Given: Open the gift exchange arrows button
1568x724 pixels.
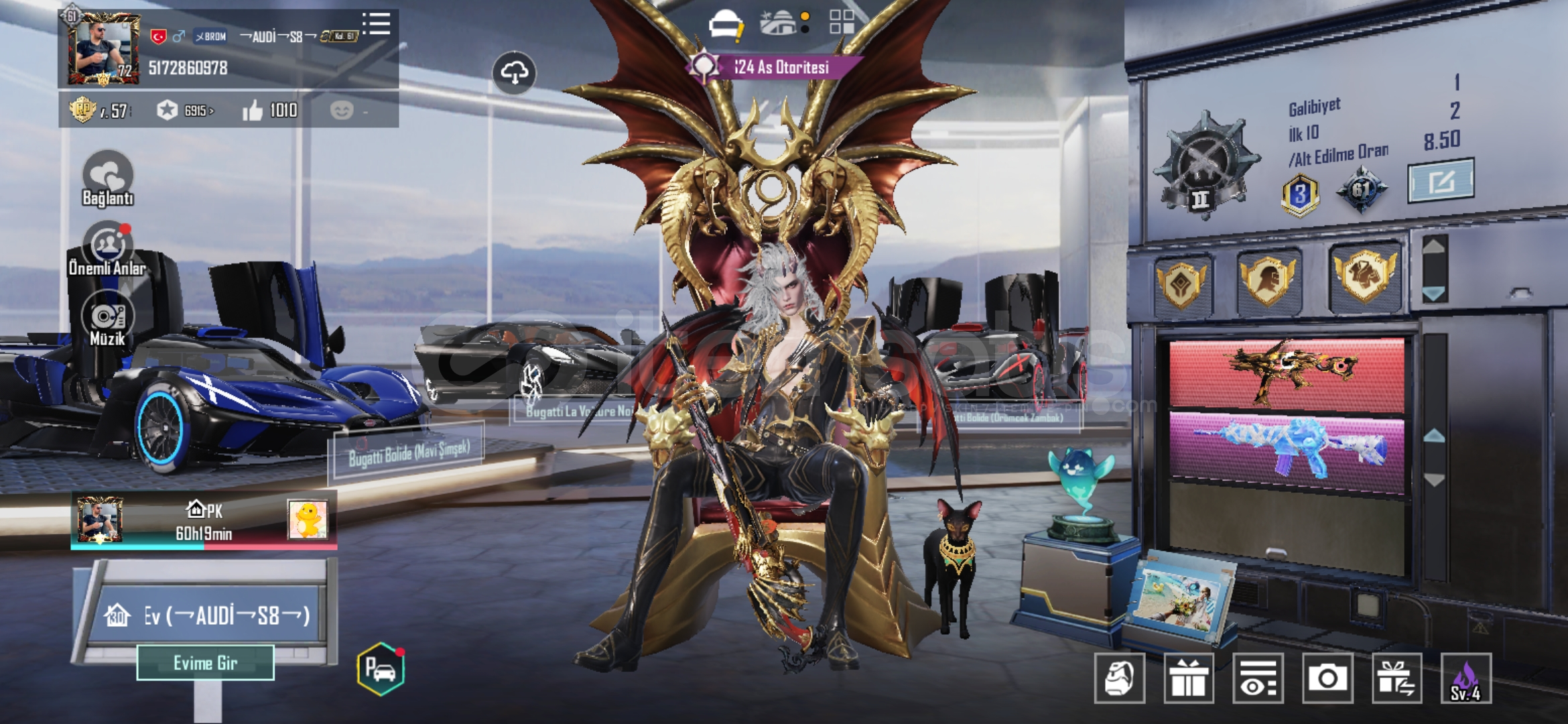Looking at the screenshot, I should point(1396,678).
